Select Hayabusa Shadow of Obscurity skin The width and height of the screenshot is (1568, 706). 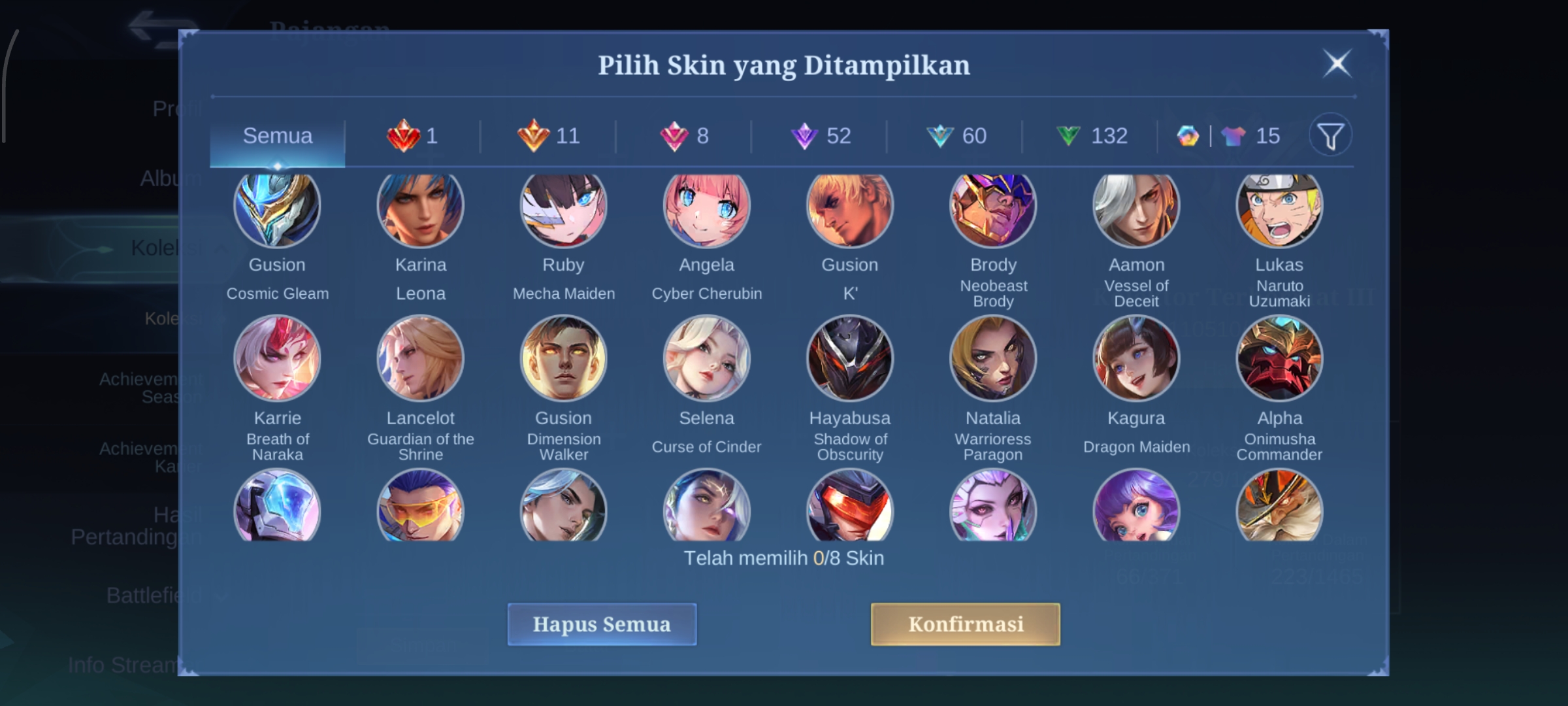point(849,358)
